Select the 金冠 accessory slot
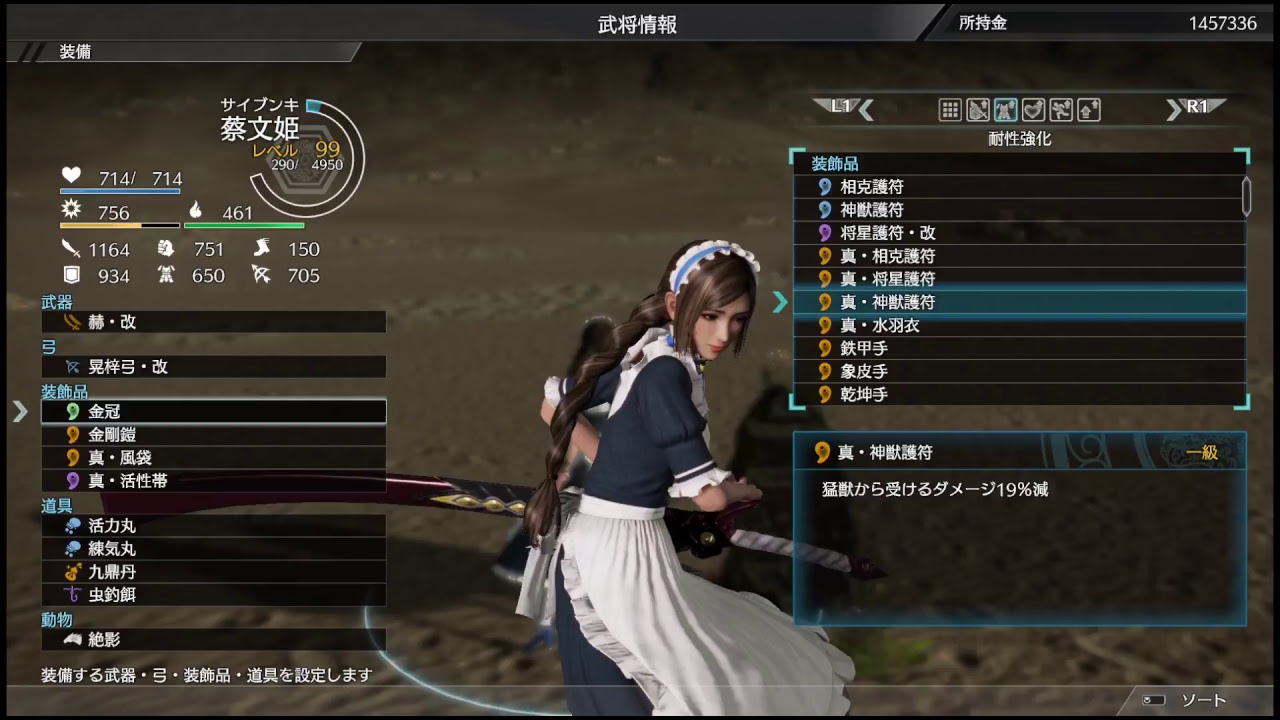Viewport: 1280px width, 720px height. tap(212, 411)
